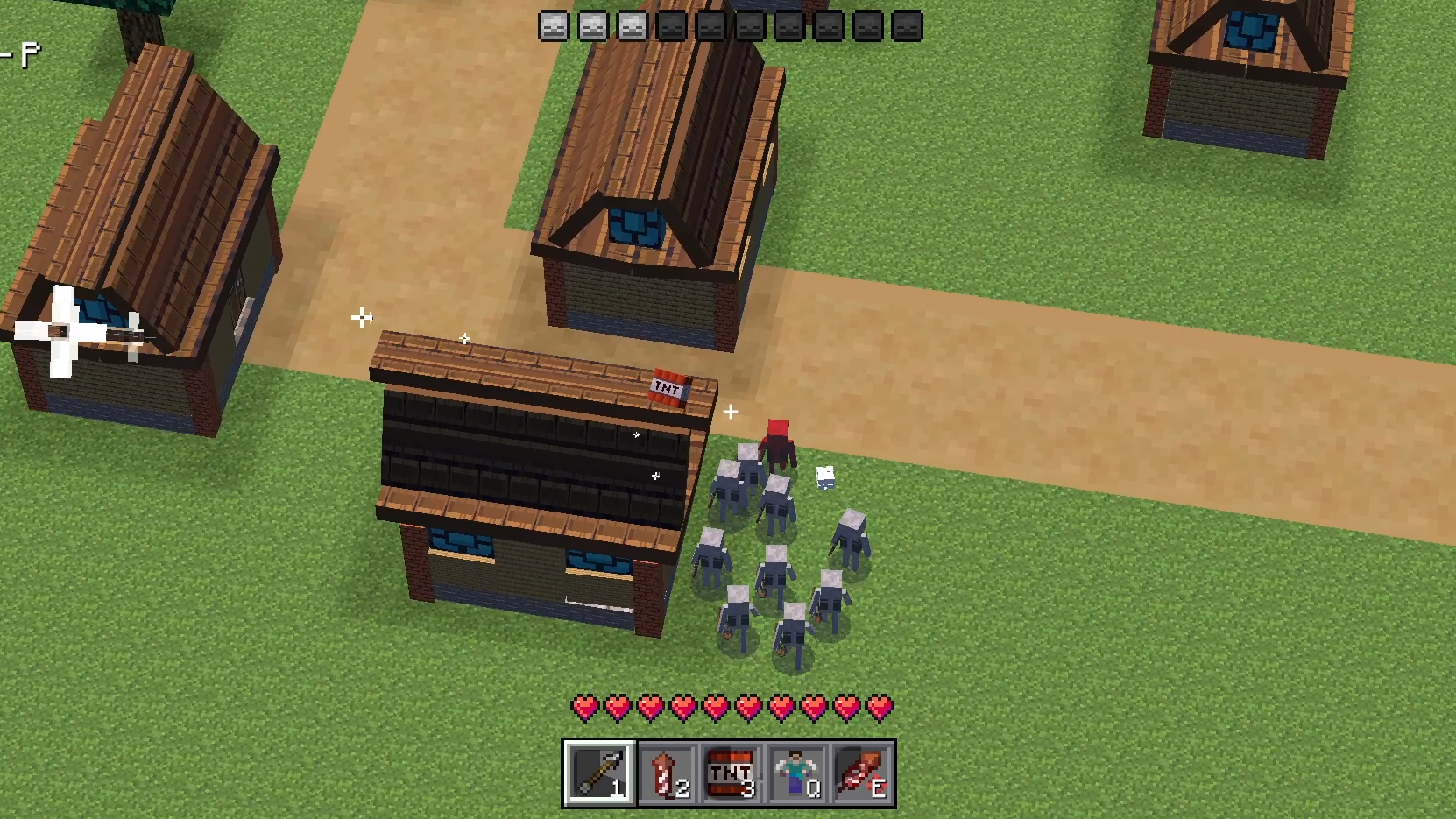Screen dimensions: 1456x819
Task: Click the leftmost heart in the health bar
Action: (584, 706)
